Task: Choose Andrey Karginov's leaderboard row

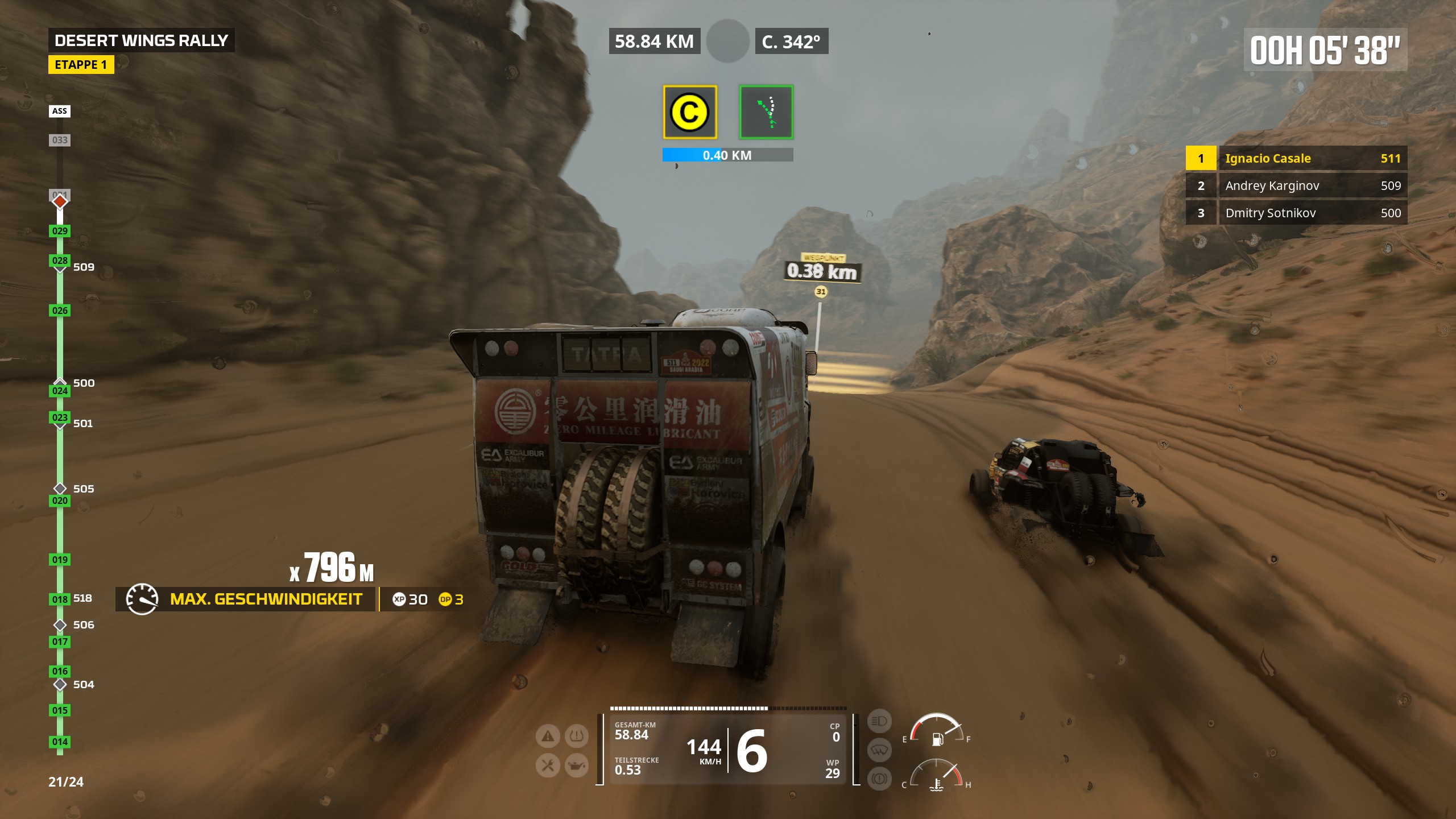Action: 1296,185
